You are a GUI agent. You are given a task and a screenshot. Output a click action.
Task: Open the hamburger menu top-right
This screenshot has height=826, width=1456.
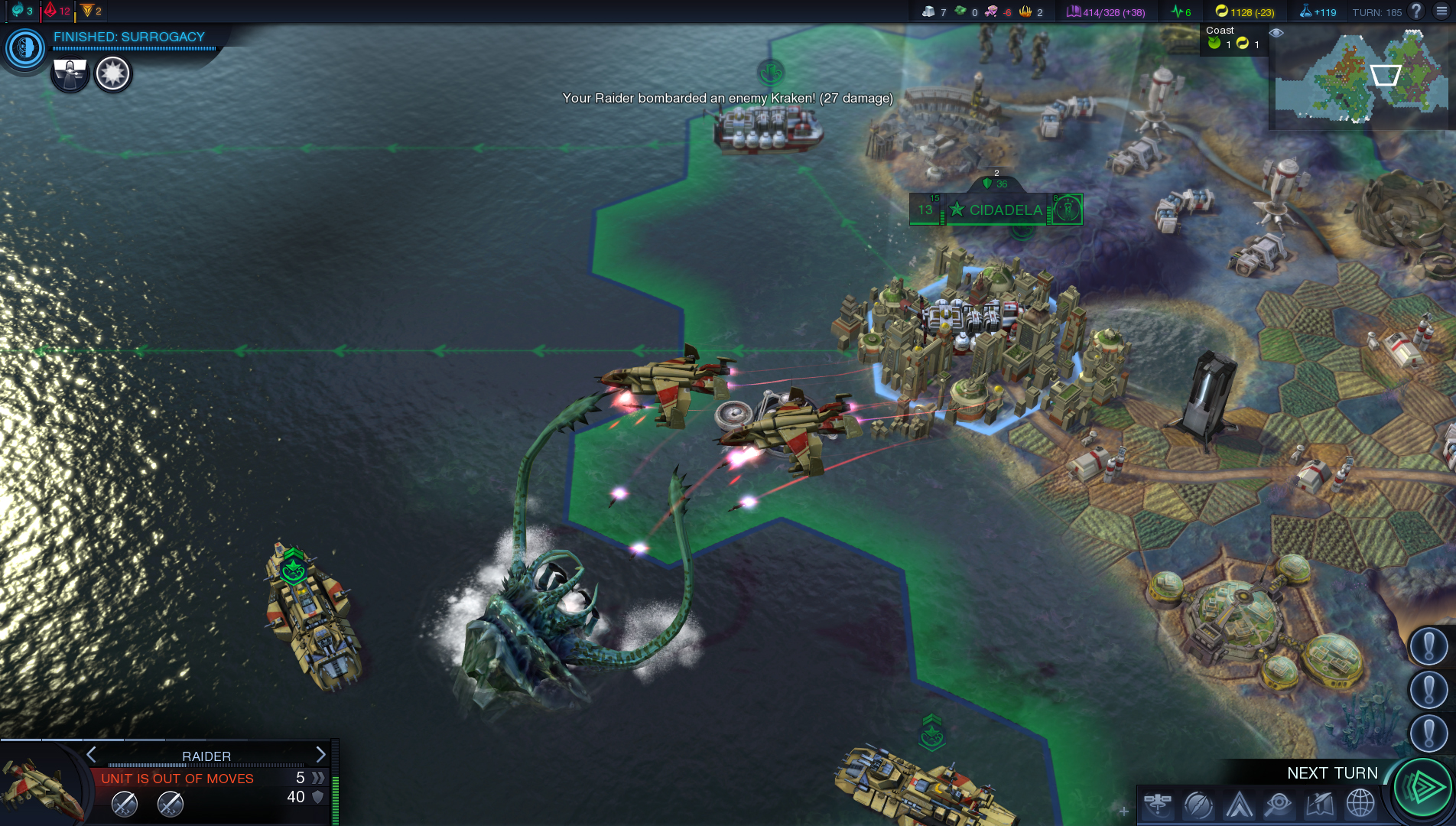click(x=1442, y=12)
